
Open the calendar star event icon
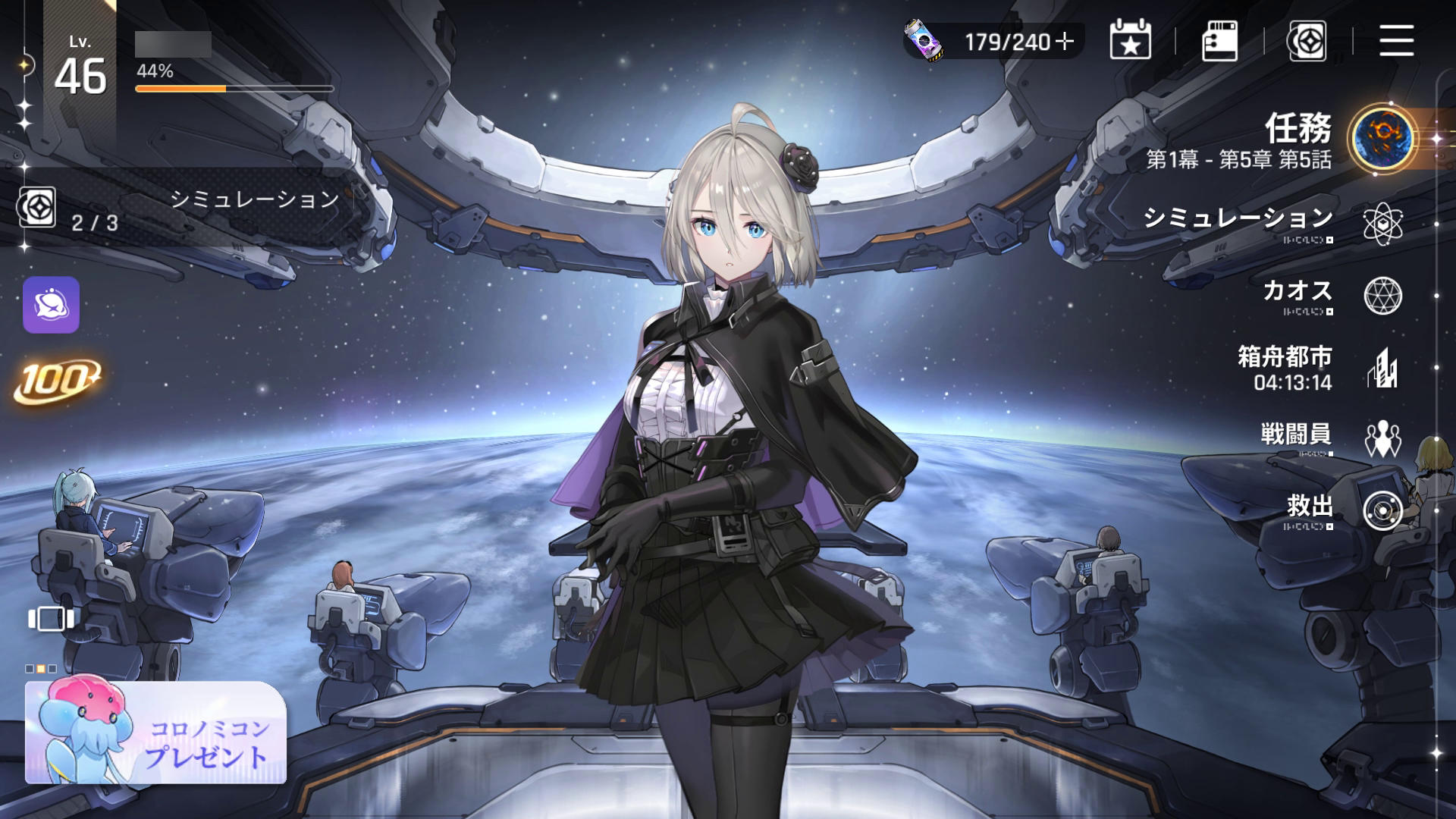tap(1130, 41)
